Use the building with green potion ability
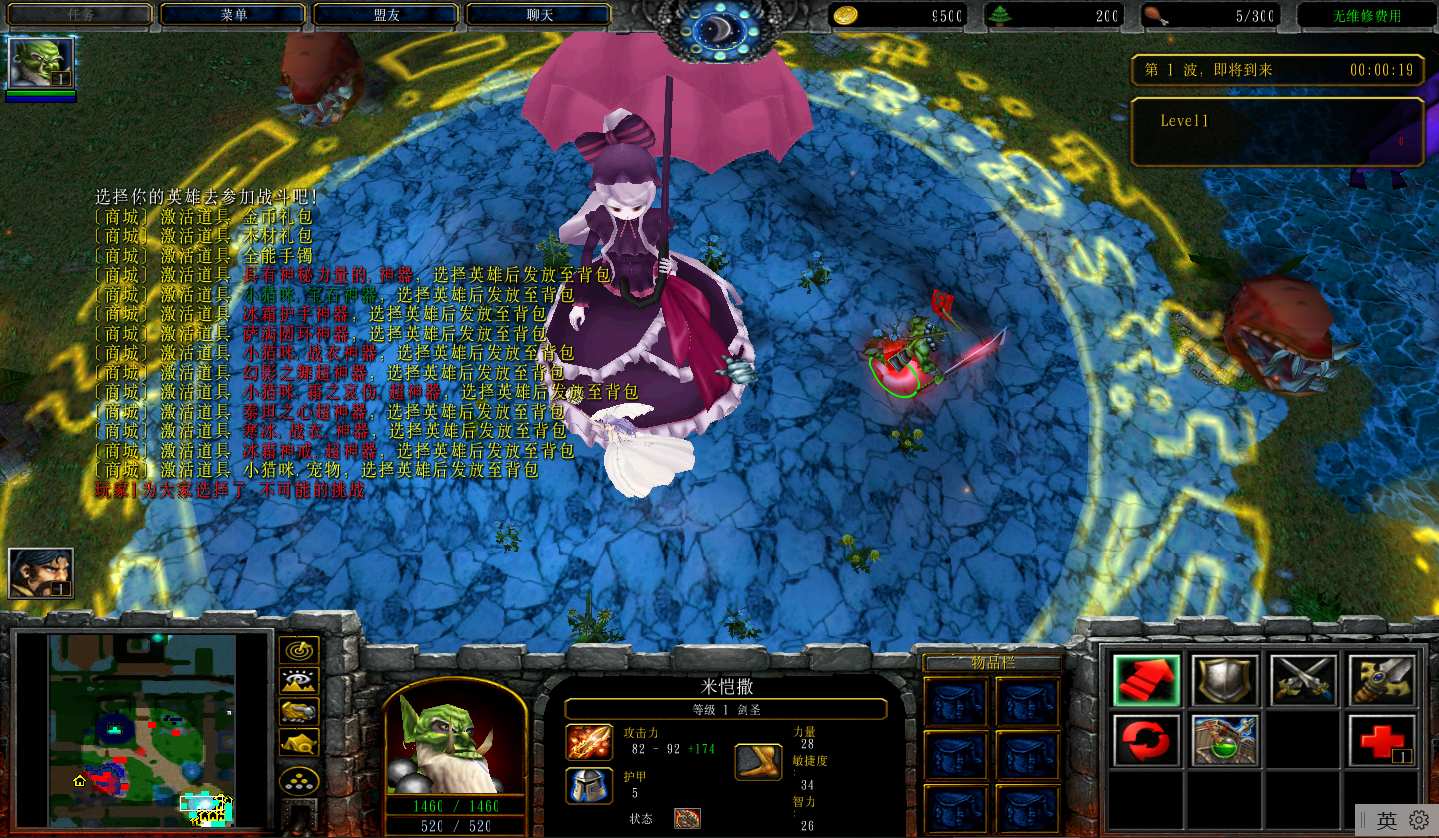 pyautogui.click(x=1225, y=740)
